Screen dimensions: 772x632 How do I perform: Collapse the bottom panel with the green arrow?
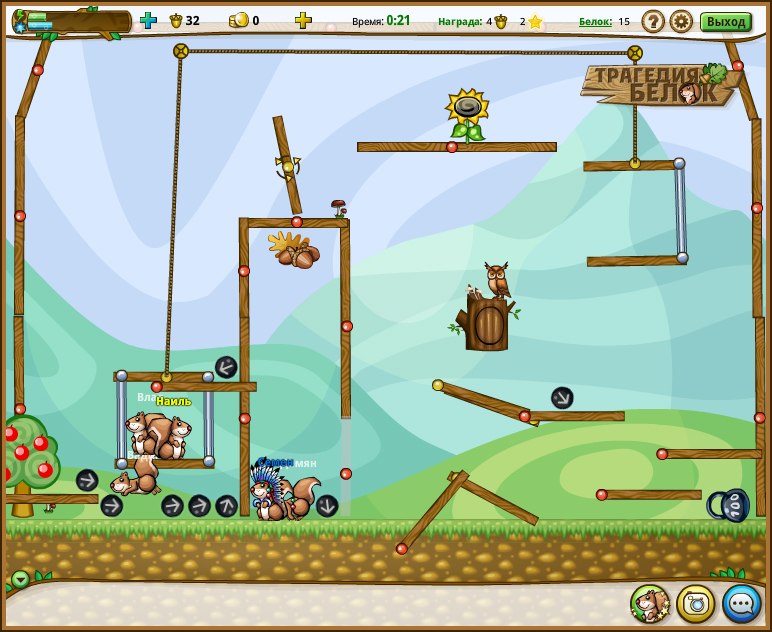click(20, 578)
